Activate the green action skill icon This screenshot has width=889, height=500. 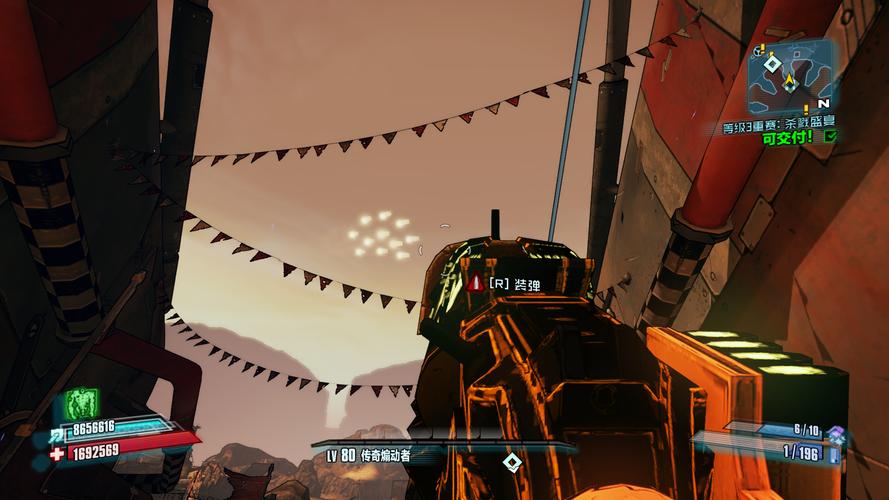pyautogui.click(x=82, y=403)
